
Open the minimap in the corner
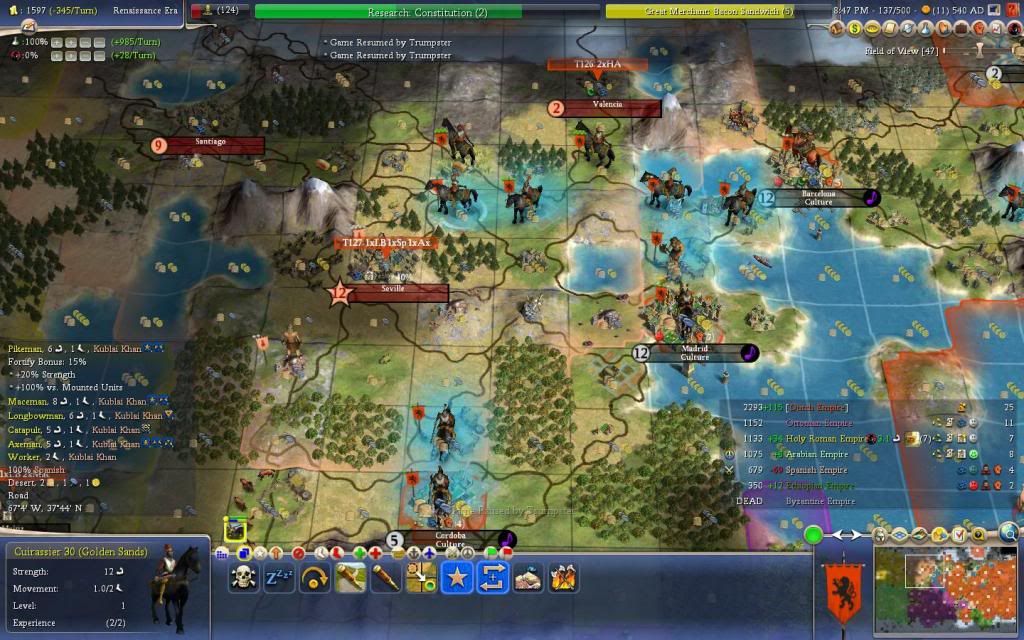pyautogui.click(x=946, y=586)
